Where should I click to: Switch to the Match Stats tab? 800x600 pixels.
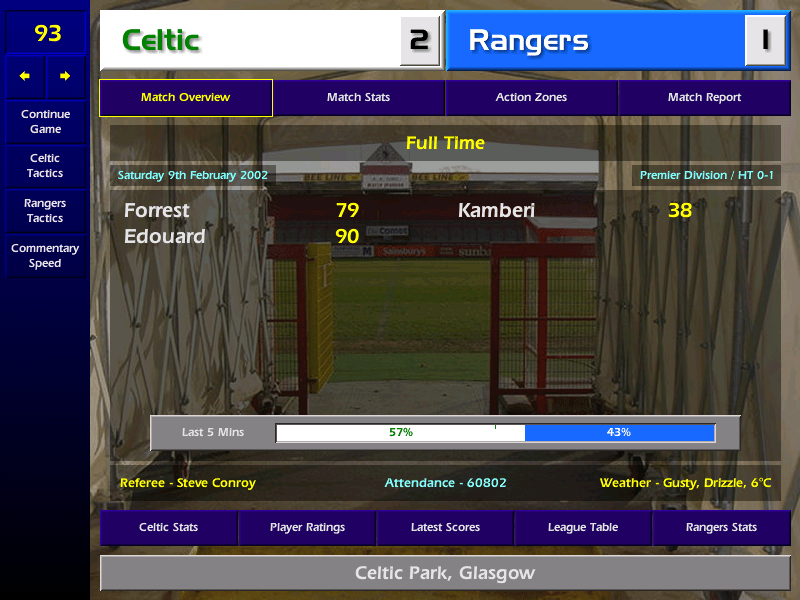click(x=358, y=98)
